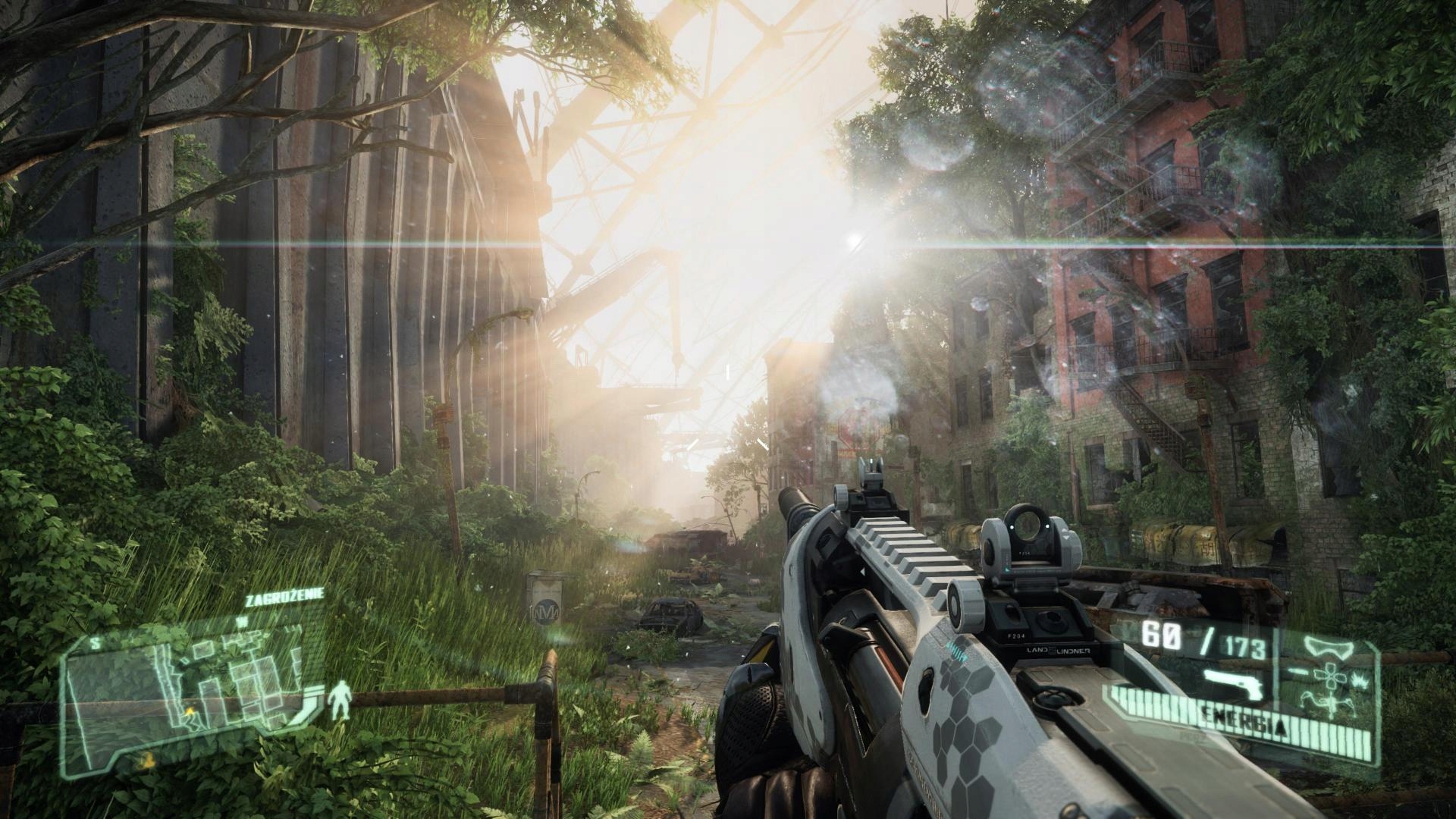Choose the secondary pistol weapon icon
Screen dimensions: 1456x819
(x=1235, y=682)
